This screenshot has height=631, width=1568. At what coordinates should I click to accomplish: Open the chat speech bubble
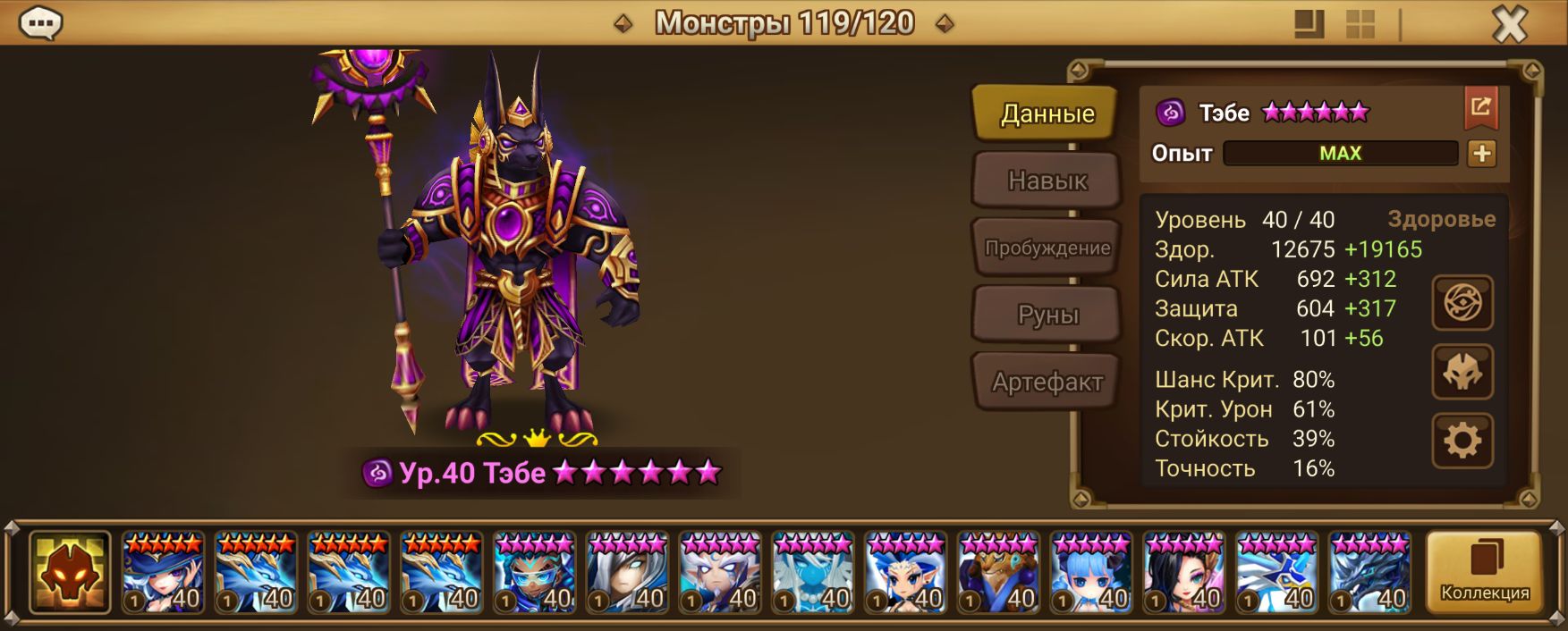point(40,23)
